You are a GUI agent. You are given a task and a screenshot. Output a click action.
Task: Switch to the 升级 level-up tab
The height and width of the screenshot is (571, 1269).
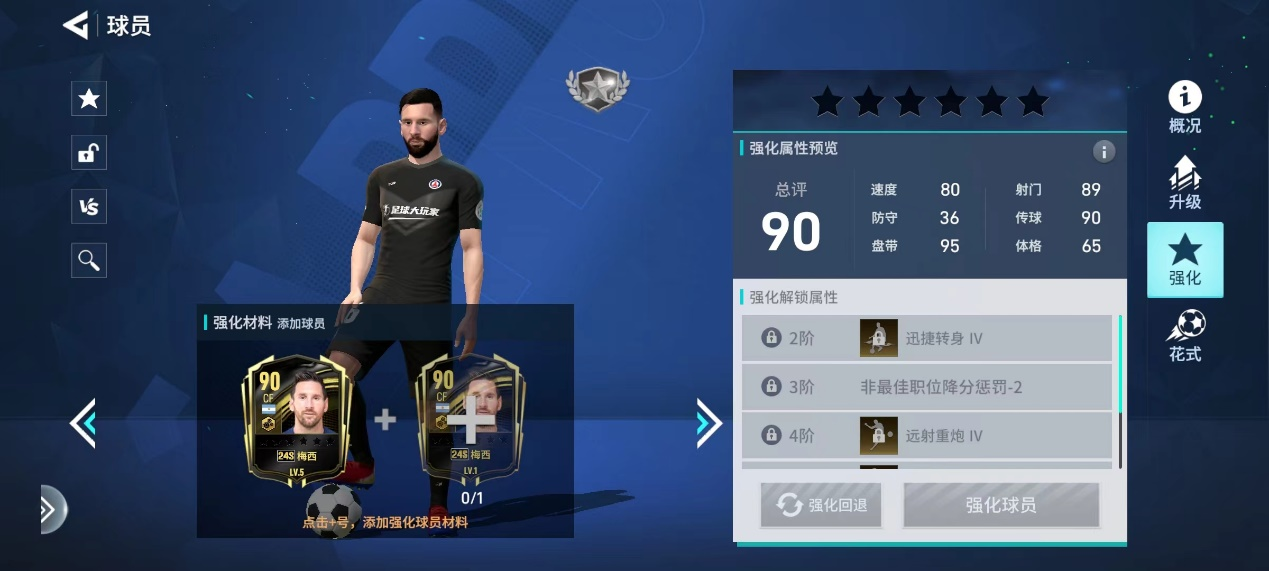[x=1185, y=183]
